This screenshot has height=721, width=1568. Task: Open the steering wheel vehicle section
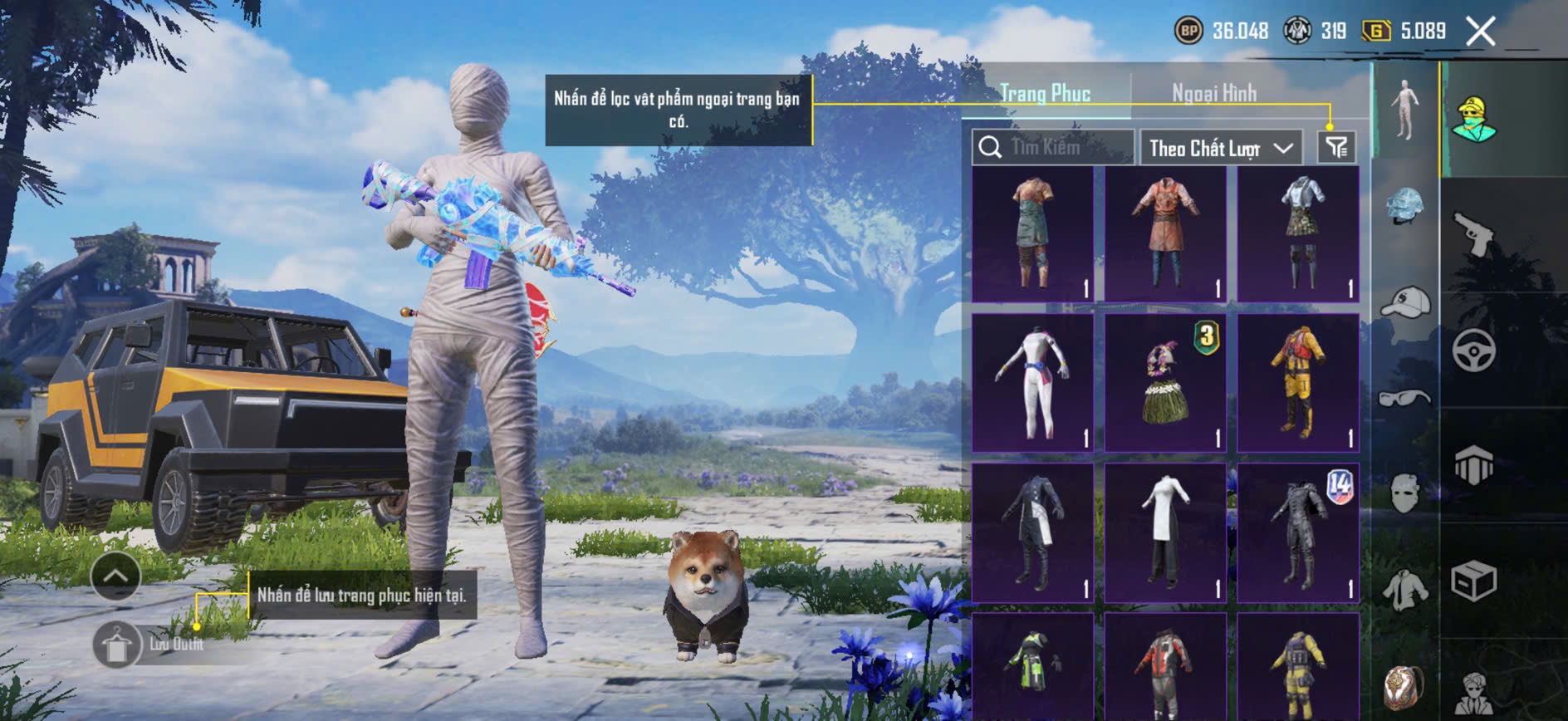click(1474, 350)
